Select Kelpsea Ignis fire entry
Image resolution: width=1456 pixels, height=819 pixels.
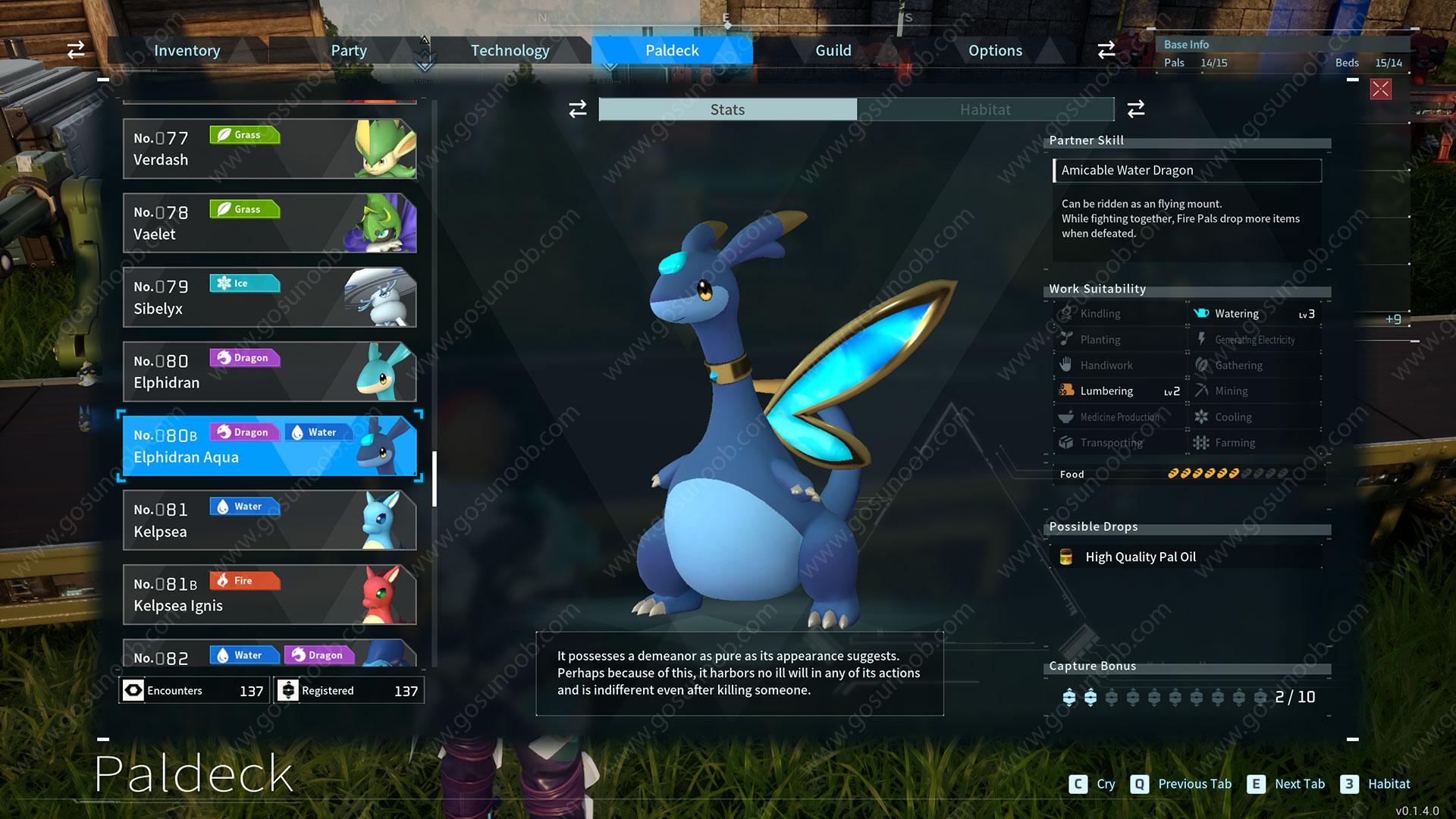tap(269, 595)
